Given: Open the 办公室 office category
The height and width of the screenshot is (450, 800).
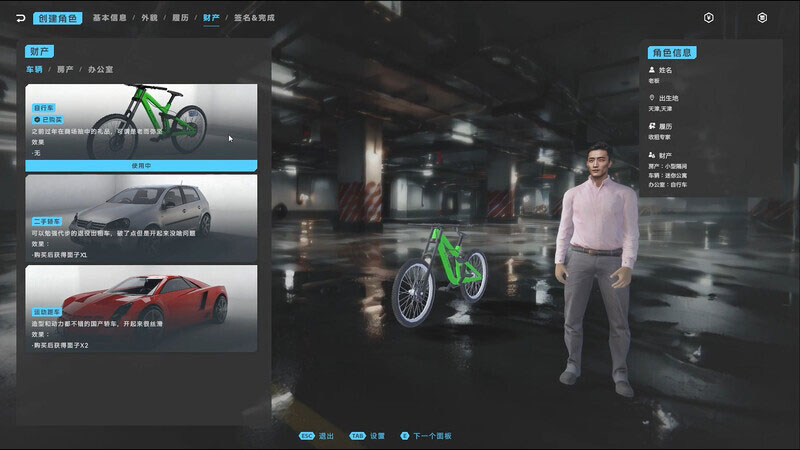Looking at the screenshot, I should [101, 69].
